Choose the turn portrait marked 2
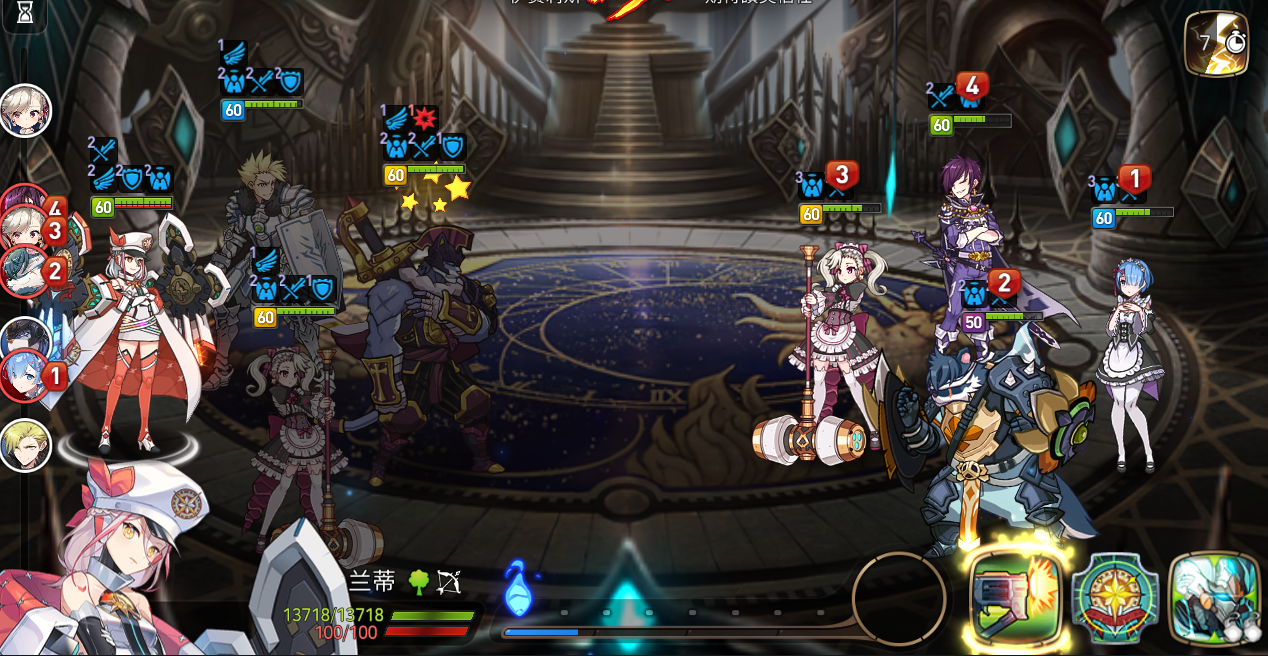This screenshot has height=656, width=1268. click(x=25, y=270)
